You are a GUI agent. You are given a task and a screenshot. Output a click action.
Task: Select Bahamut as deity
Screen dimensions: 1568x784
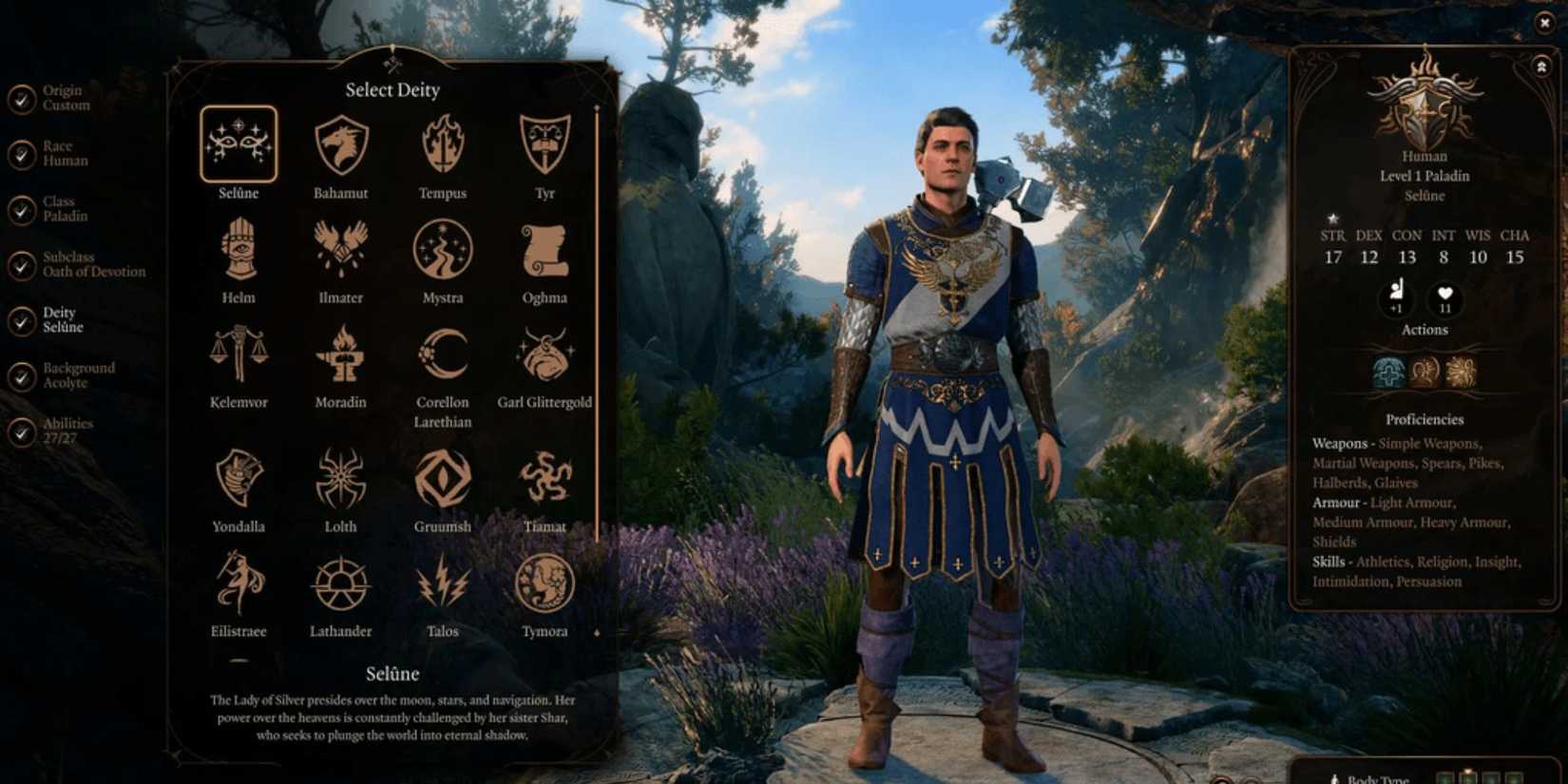[340, 144]
